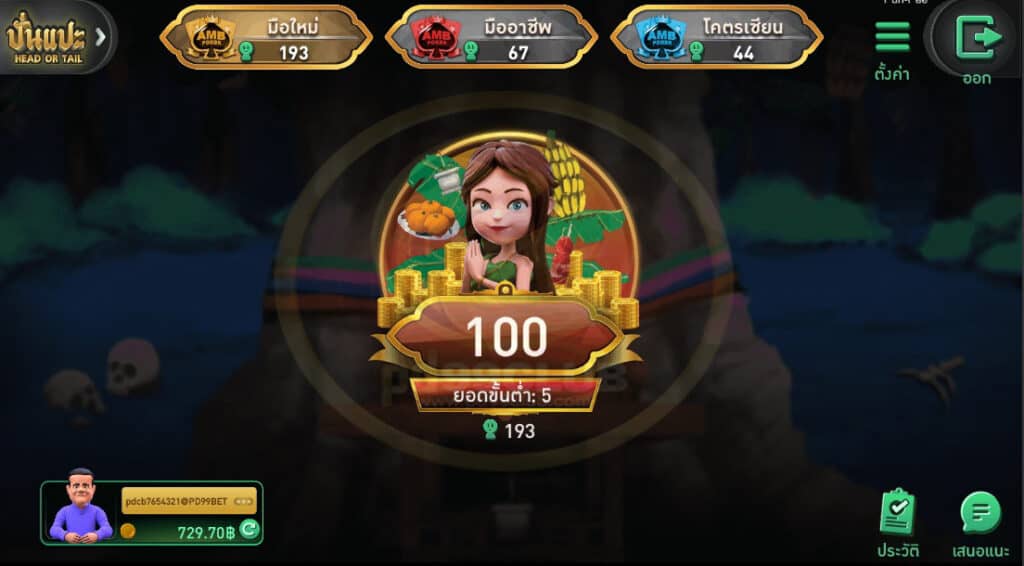Select the มืออาชีพ room tab
The width and height of the screenshot is (1024, 566).
(x=491, y=37)
